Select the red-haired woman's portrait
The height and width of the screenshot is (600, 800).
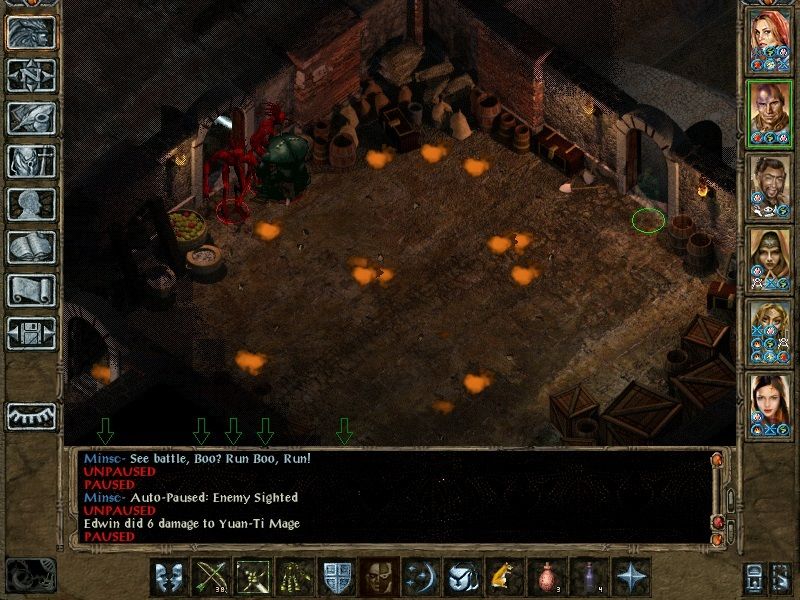pyautogui.click(x=769, y=40)
